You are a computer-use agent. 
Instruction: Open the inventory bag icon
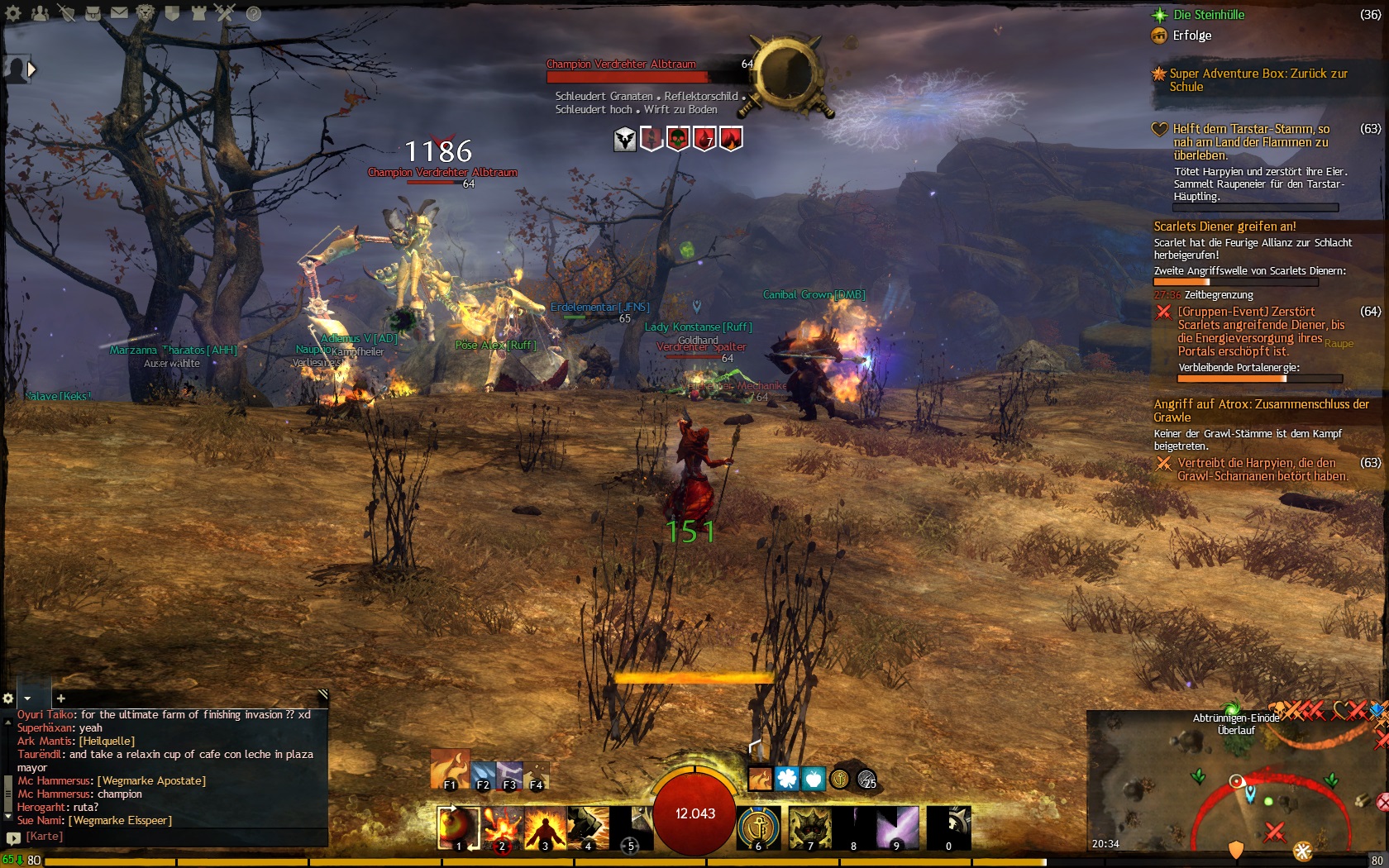(x=93, y=12)
